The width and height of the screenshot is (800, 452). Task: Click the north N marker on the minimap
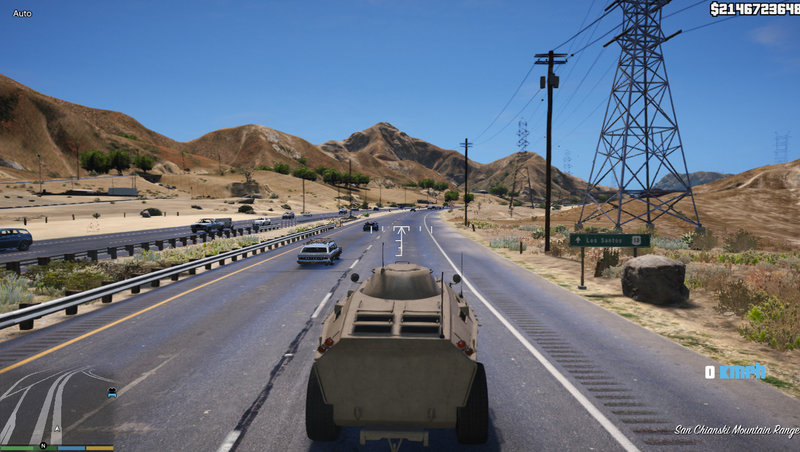click(x=43, y=445)
